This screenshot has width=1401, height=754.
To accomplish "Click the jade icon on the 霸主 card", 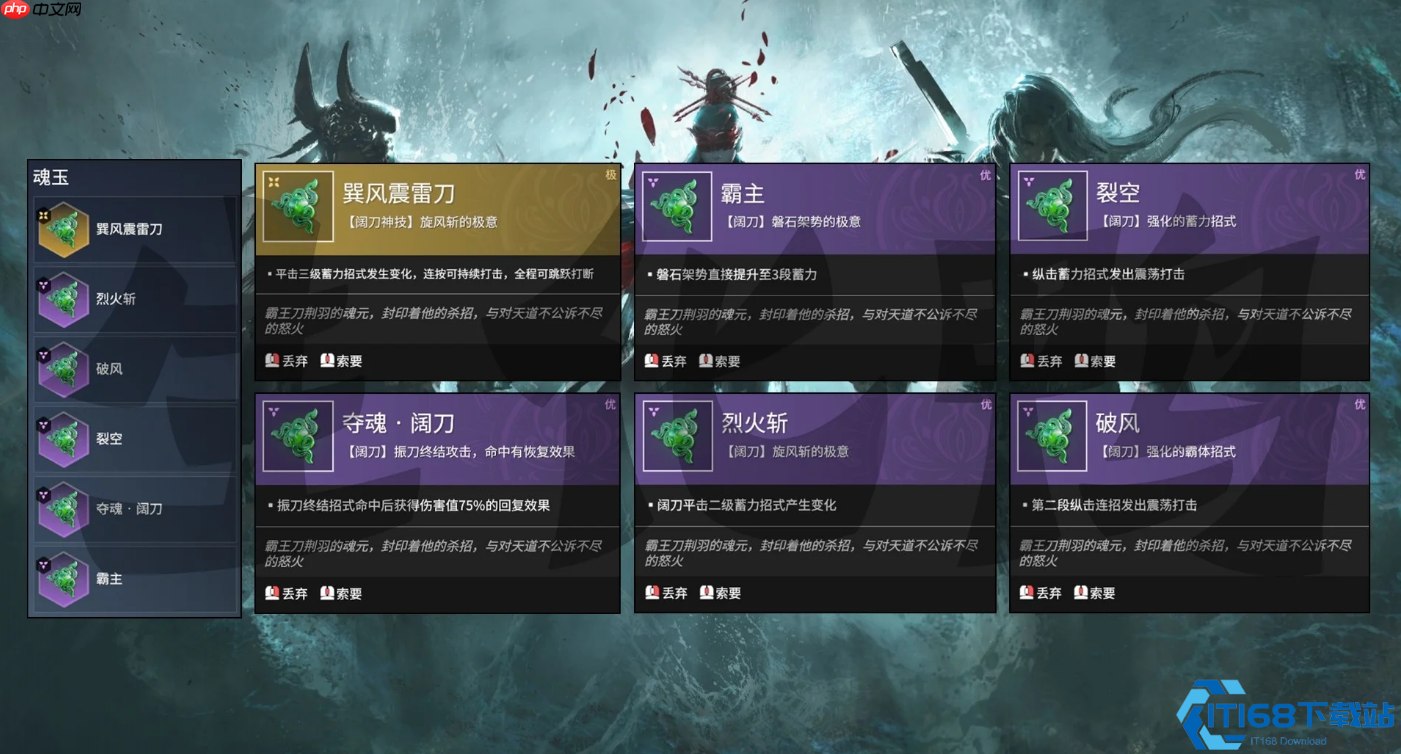I will coord(676,206).
